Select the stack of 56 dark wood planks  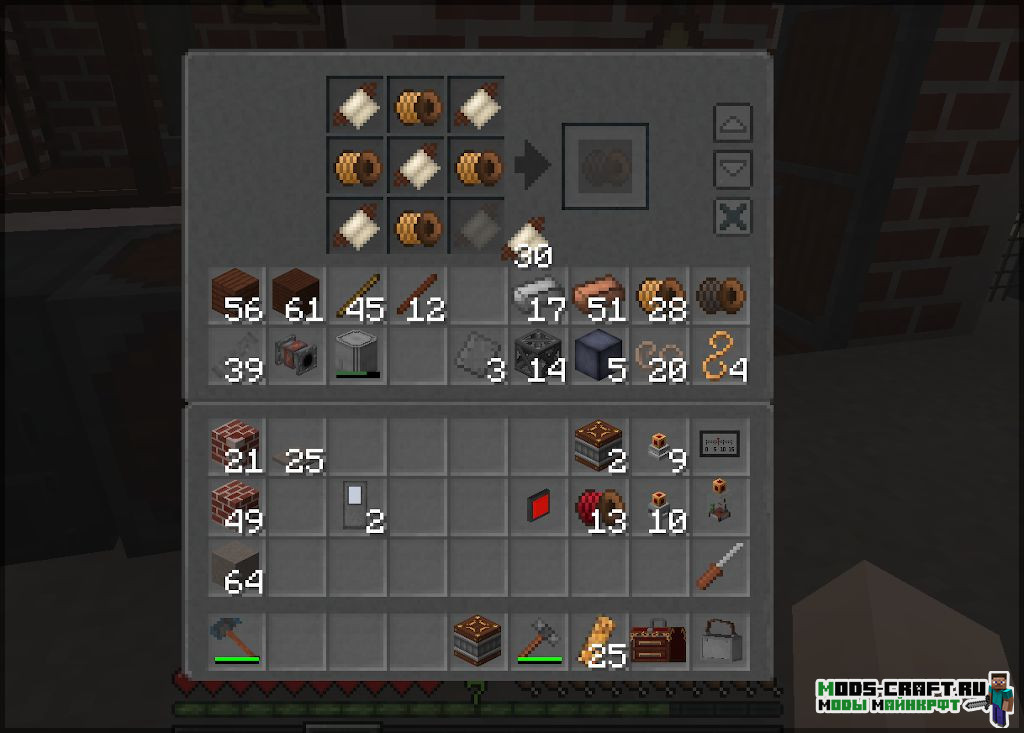point(236,296)
